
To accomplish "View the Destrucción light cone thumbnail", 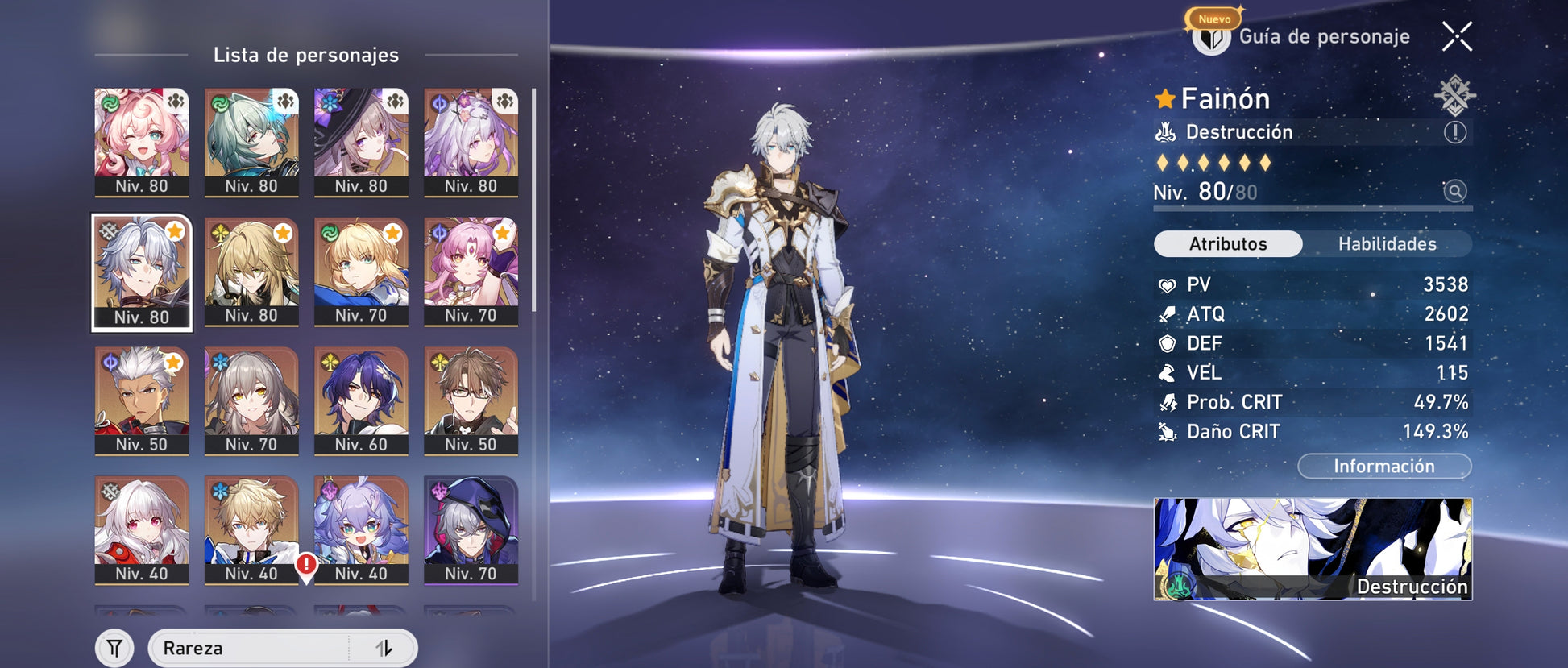I will point(1313,549).
